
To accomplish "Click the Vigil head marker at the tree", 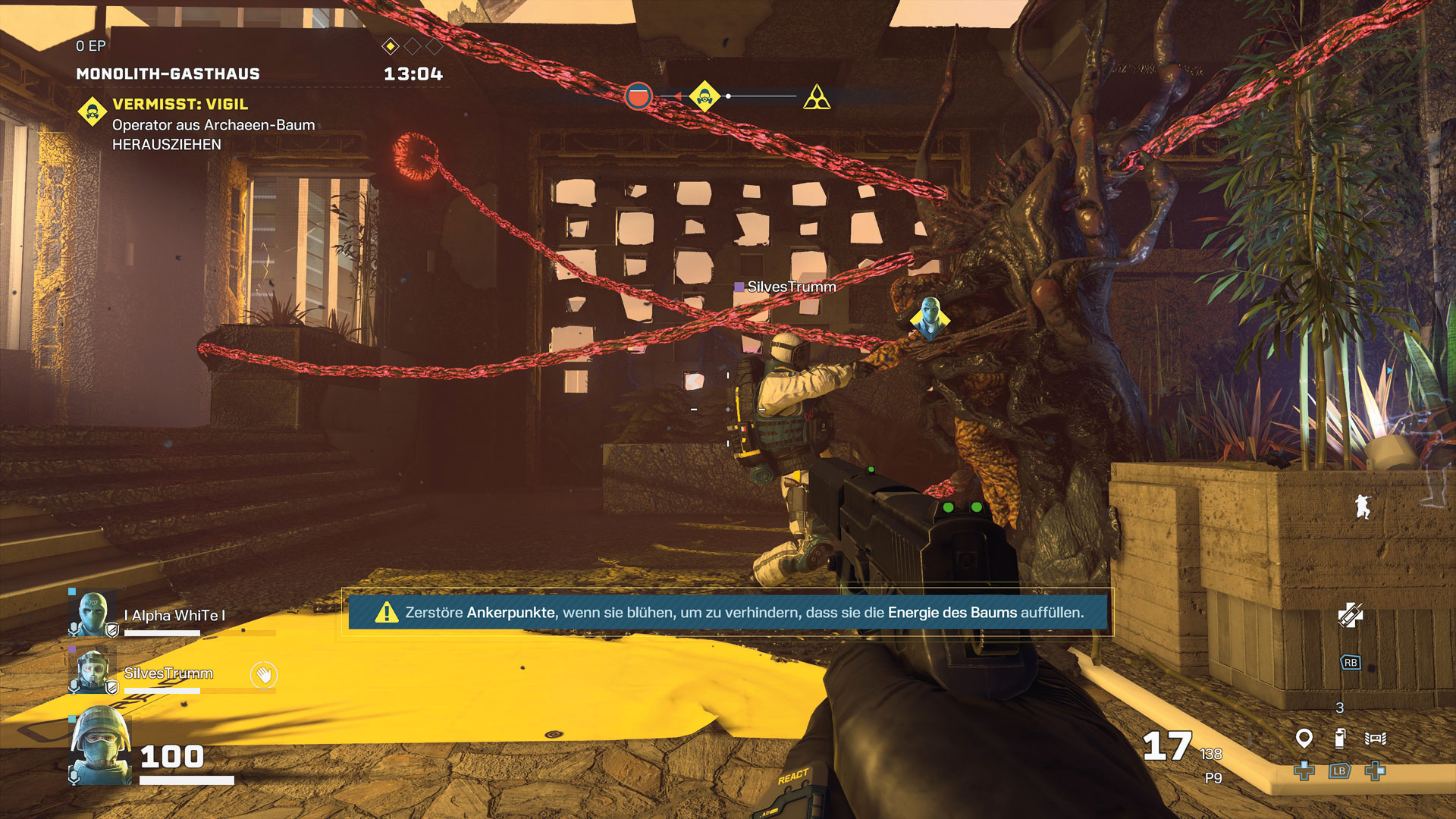I will [x=930, y=316].
